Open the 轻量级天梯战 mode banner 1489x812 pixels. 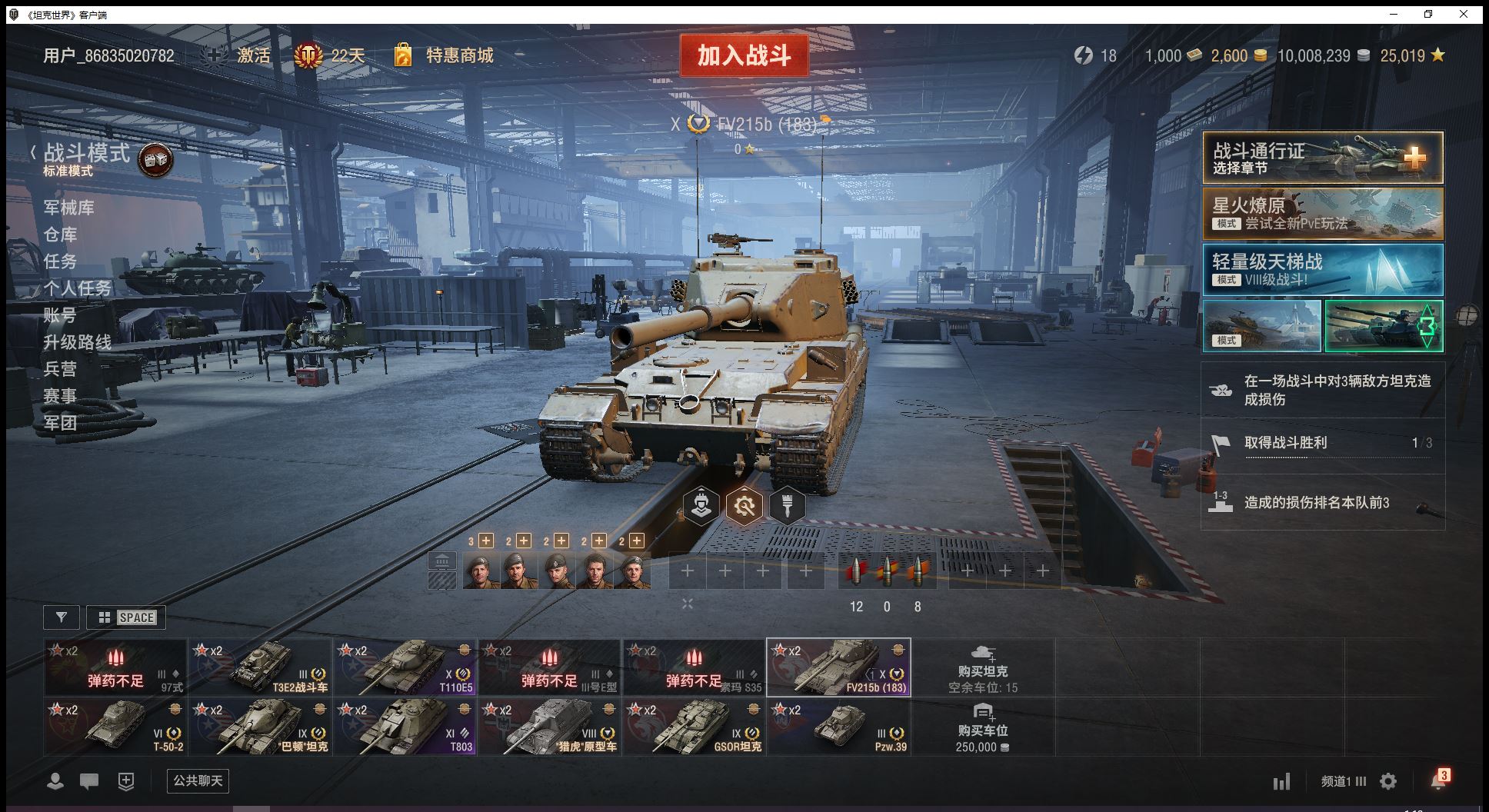tap(1322, 270)
